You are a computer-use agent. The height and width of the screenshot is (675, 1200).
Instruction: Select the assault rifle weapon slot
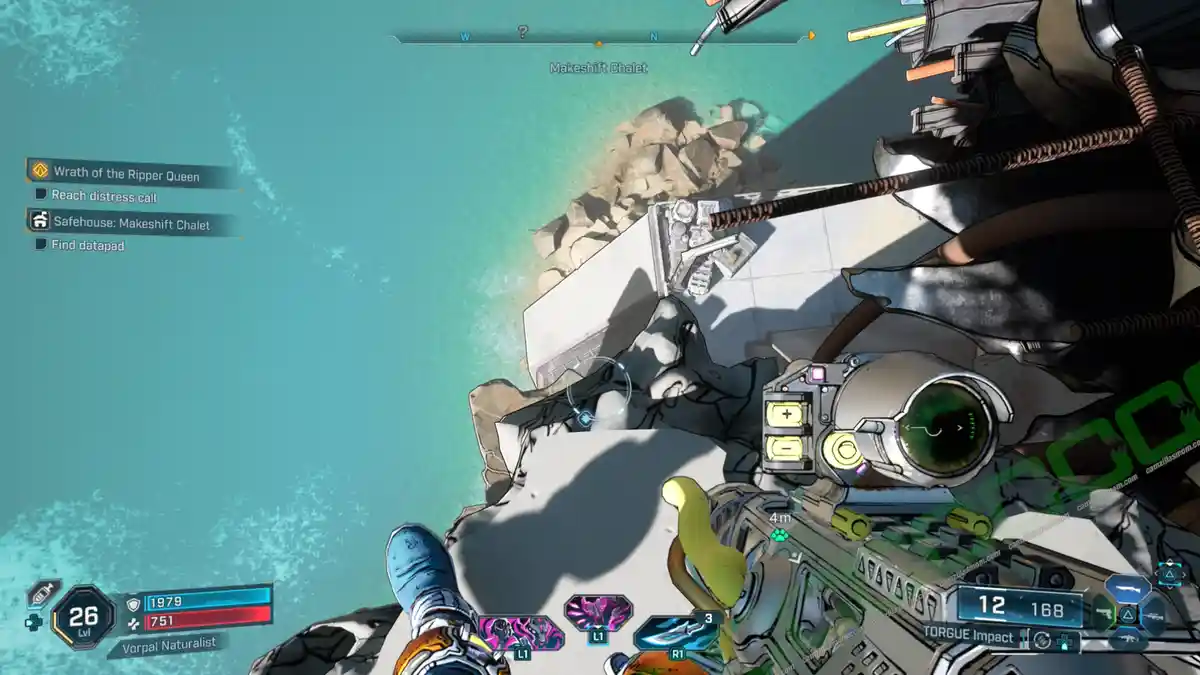point(1127,638)
